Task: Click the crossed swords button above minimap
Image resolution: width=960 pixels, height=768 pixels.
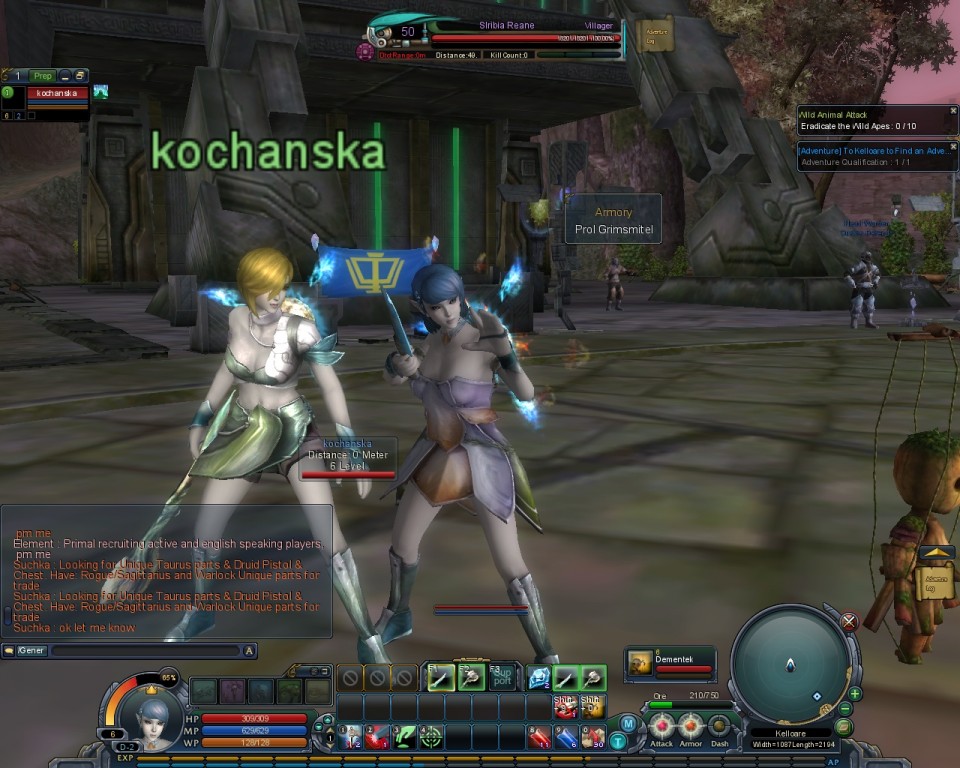Action: point(849,622)
